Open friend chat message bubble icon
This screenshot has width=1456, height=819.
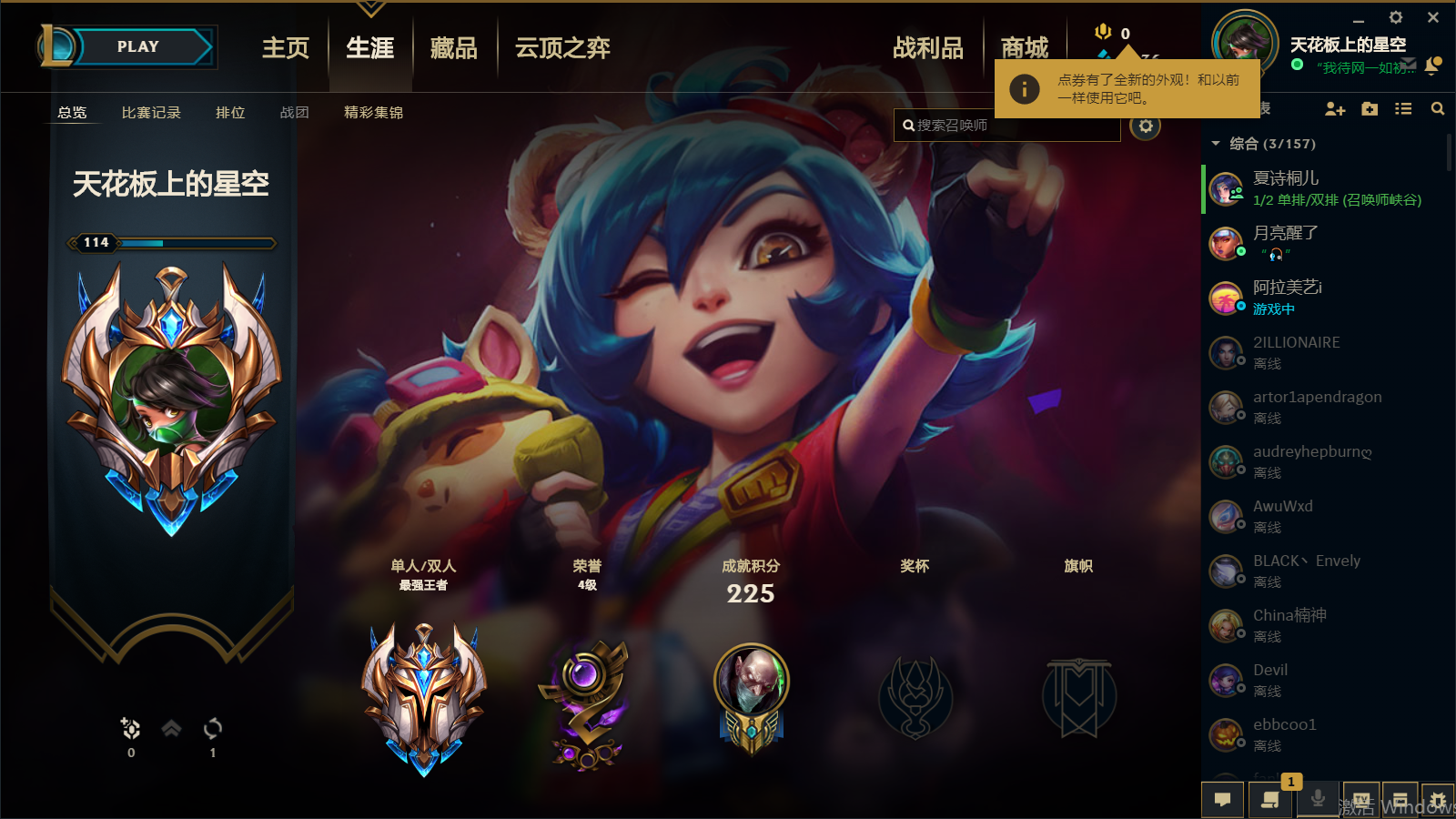(x=1223, y=799)
